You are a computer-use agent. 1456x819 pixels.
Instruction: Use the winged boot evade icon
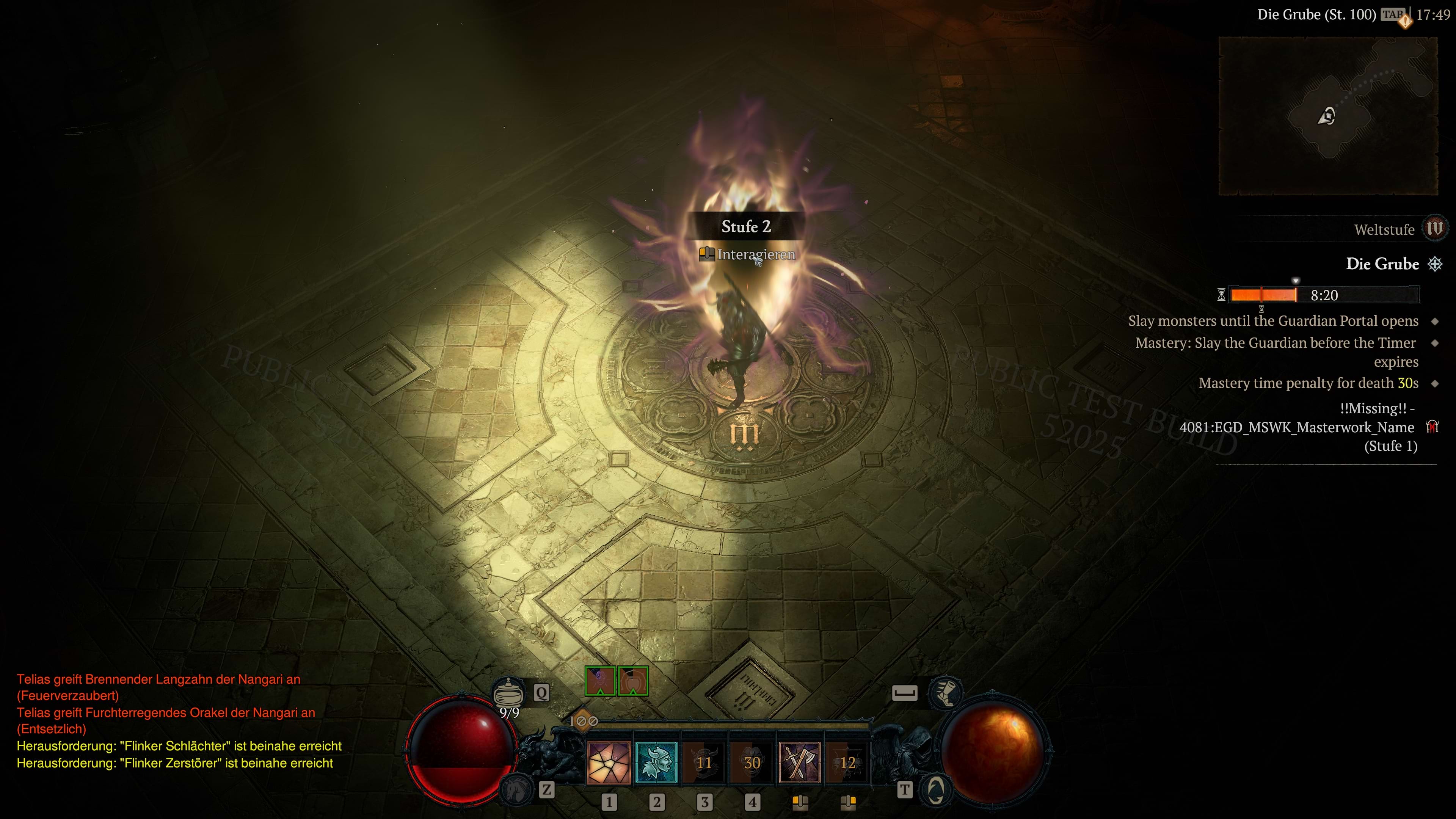(x=945, y=692)
